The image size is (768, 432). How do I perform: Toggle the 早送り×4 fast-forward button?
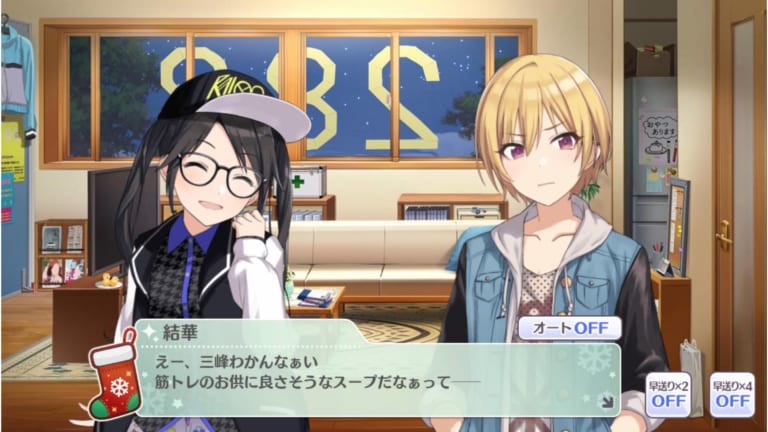[x=731, y=394]
